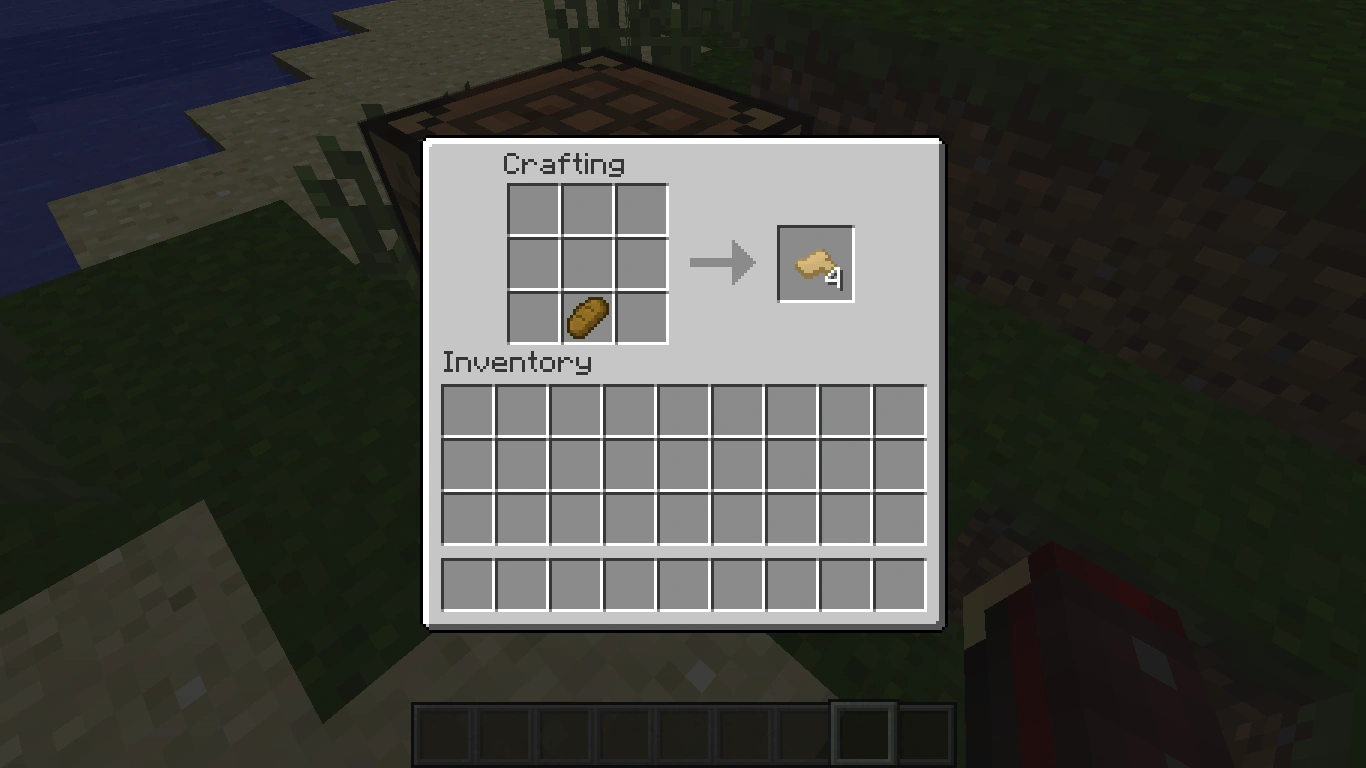
Task: Click the center crafting grid slot
Action: click(x=586, y=262)
